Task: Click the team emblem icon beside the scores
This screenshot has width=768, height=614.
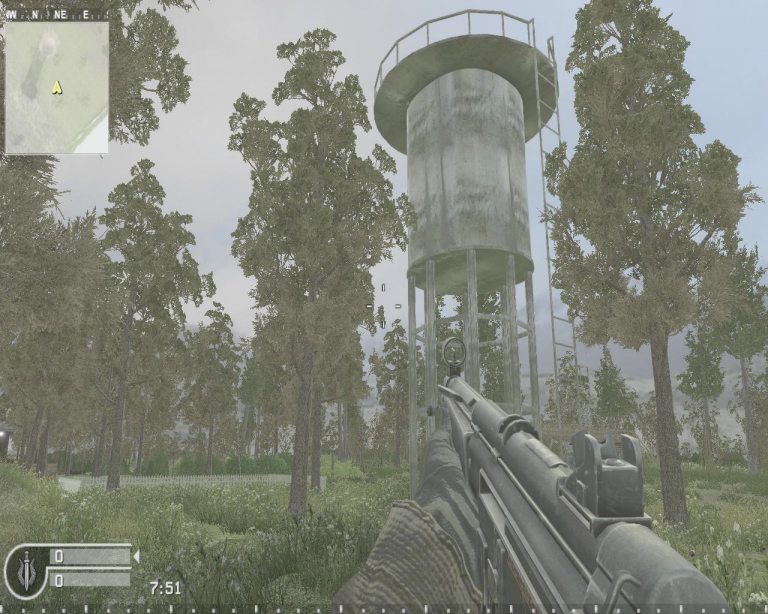Action: point(24,570)
